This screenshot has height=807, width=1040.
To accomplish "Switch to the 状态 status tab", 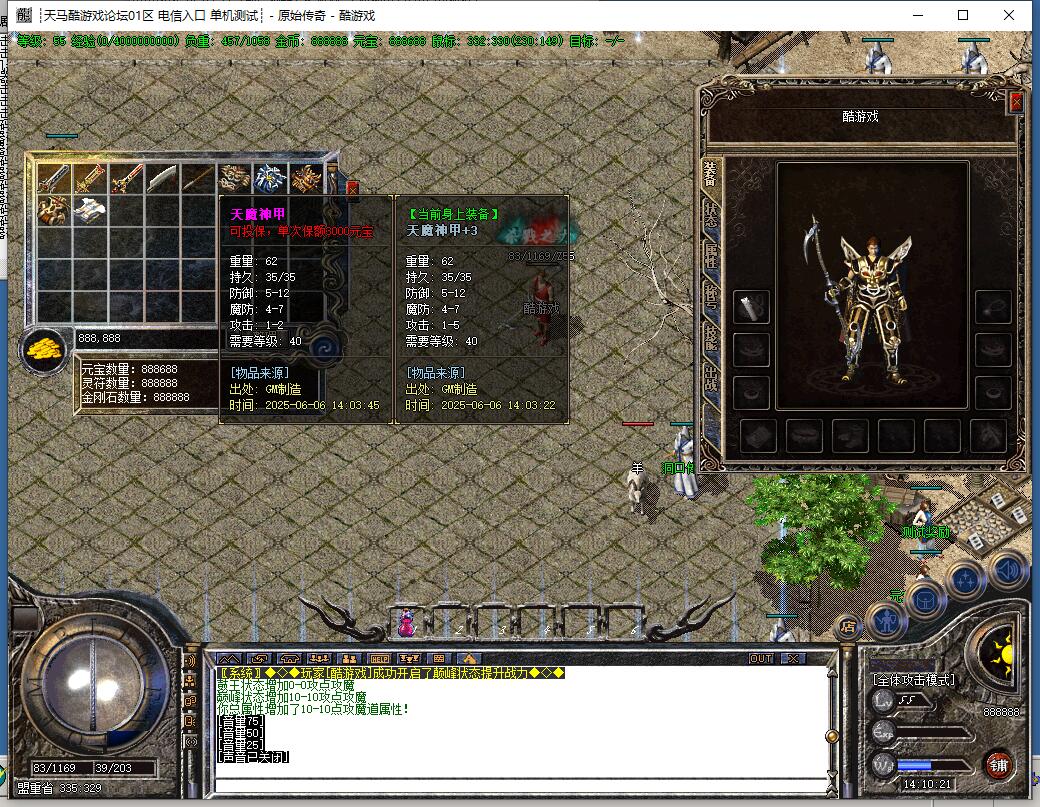I will tap(710, 214).
